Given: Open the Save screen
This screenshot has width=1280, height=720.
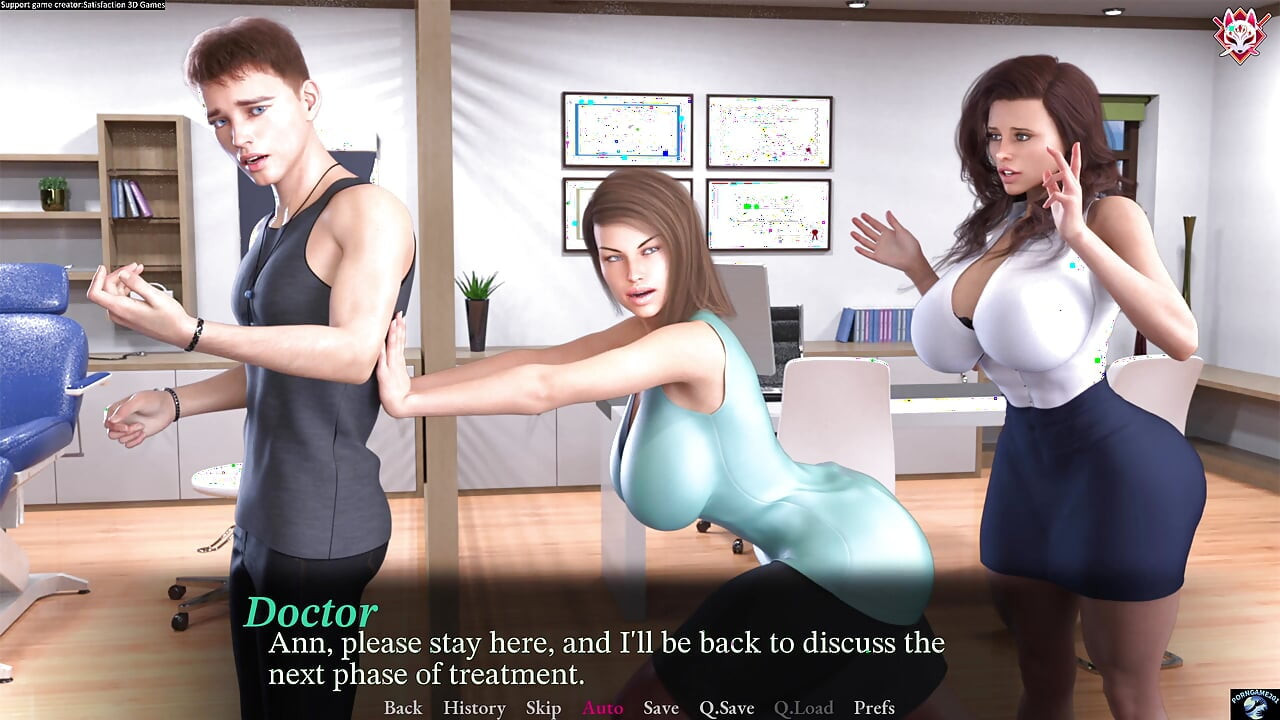Looking at the screenshot, I should pos(660,708).
